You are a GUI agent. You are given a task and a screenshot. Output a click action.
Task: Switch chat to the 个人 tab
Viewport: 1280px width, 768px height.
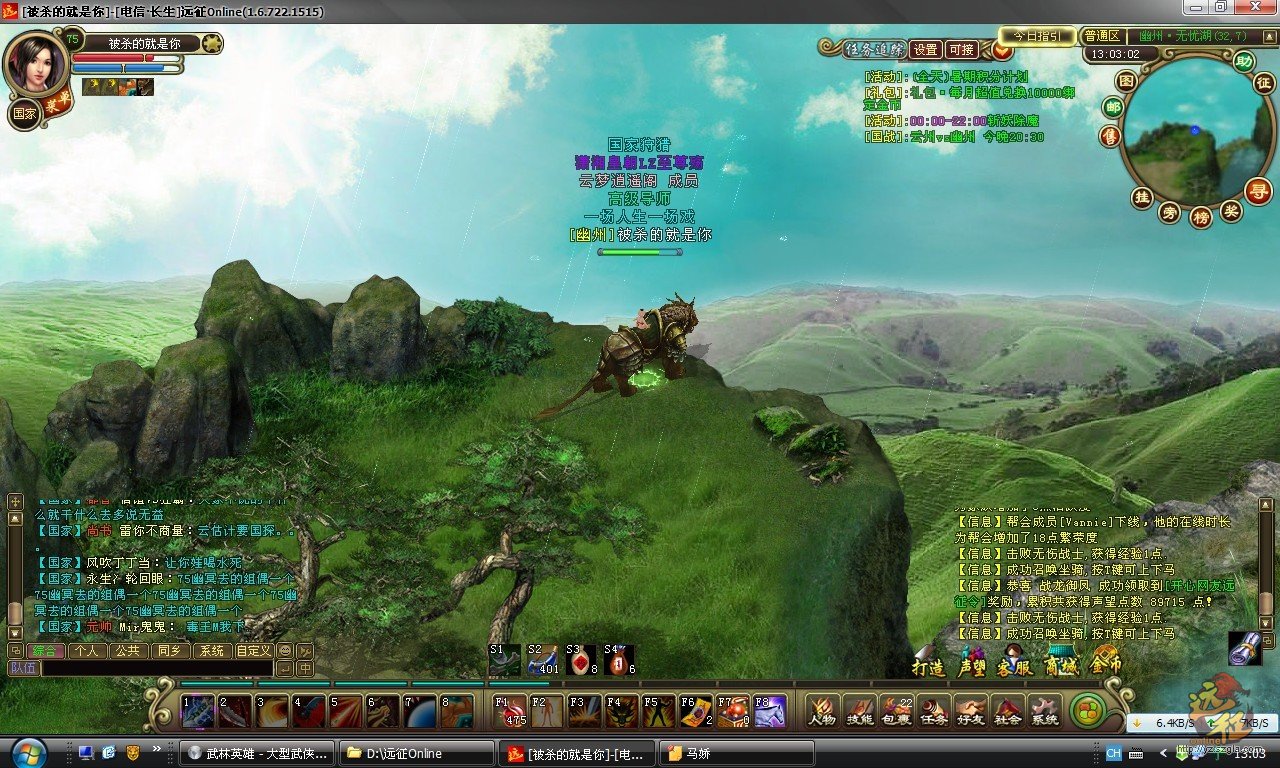click(x=88, y=650)
